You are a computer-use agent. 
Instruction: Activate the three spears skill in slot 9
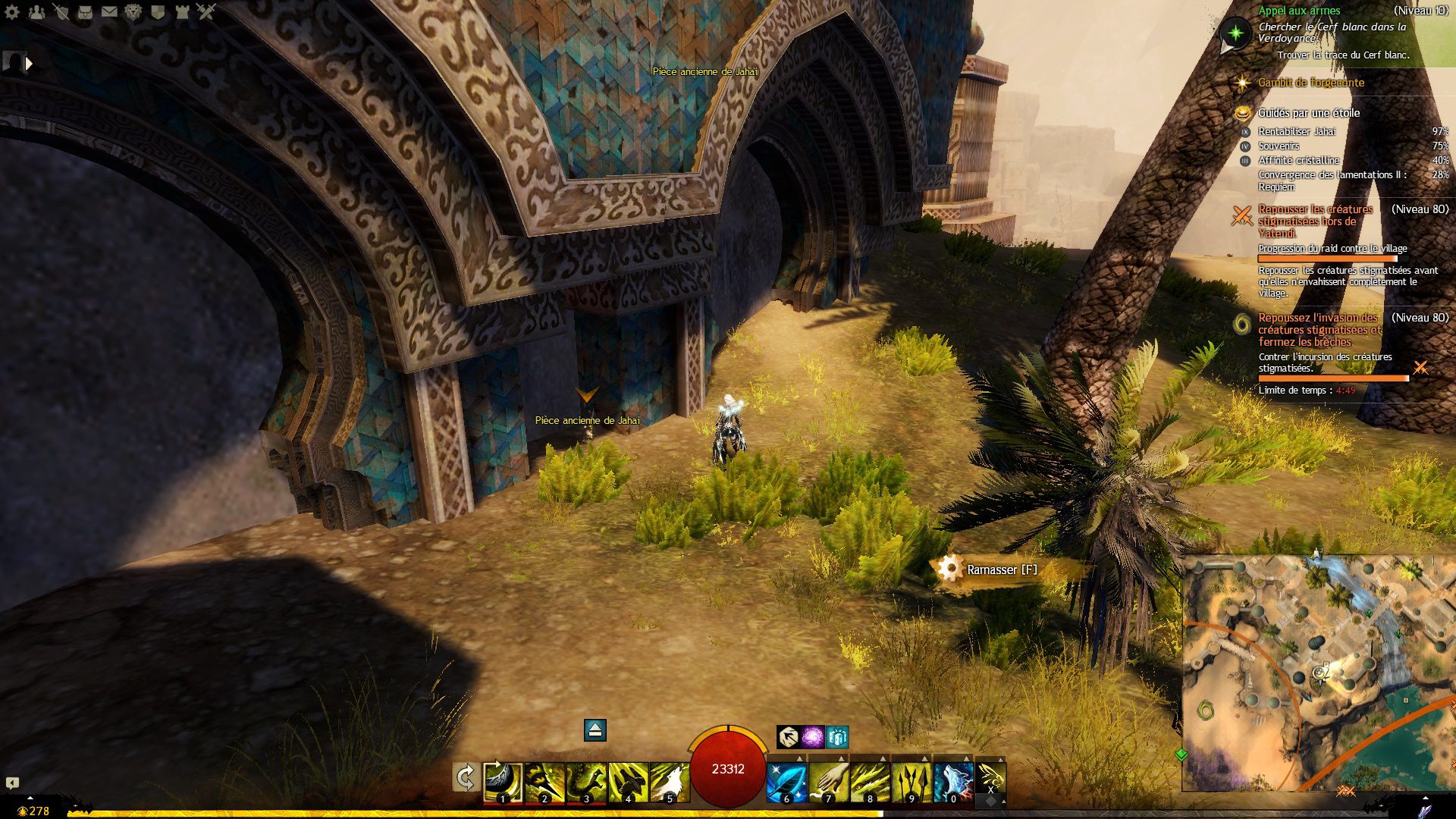click(x=912, y=782)
